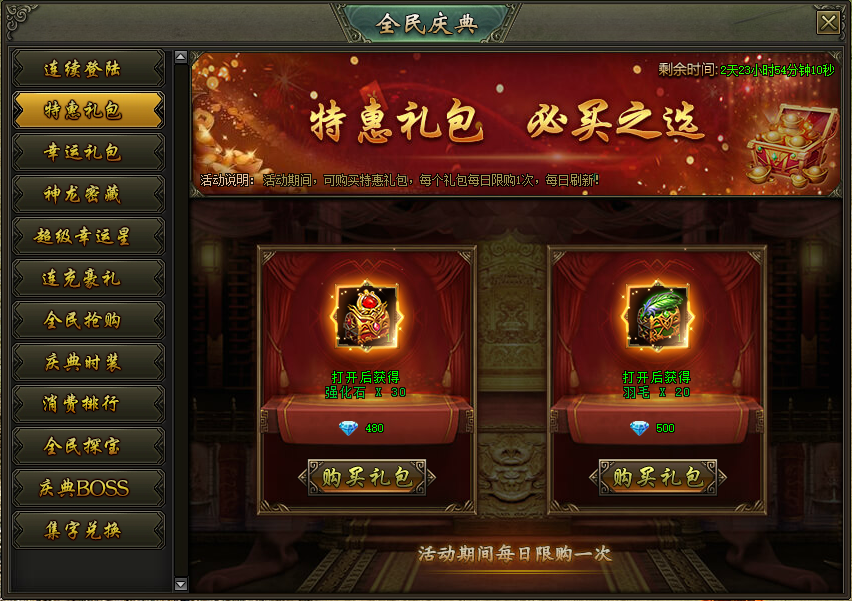852x601 pixels.
Task: Buy the 羽毛 gift pack for 500 diamonds
Action: point(658,477)
